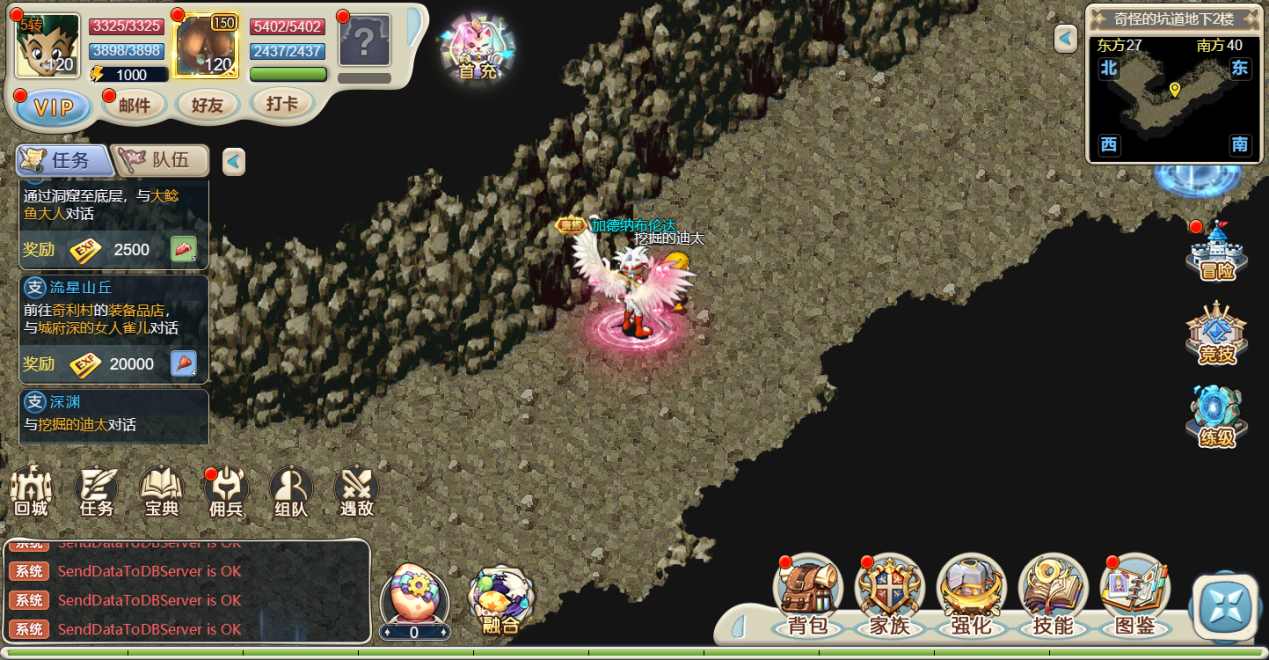1269x660 pixels.
Task: Open the 佣兵 mercenary icon
Action: 226,491
